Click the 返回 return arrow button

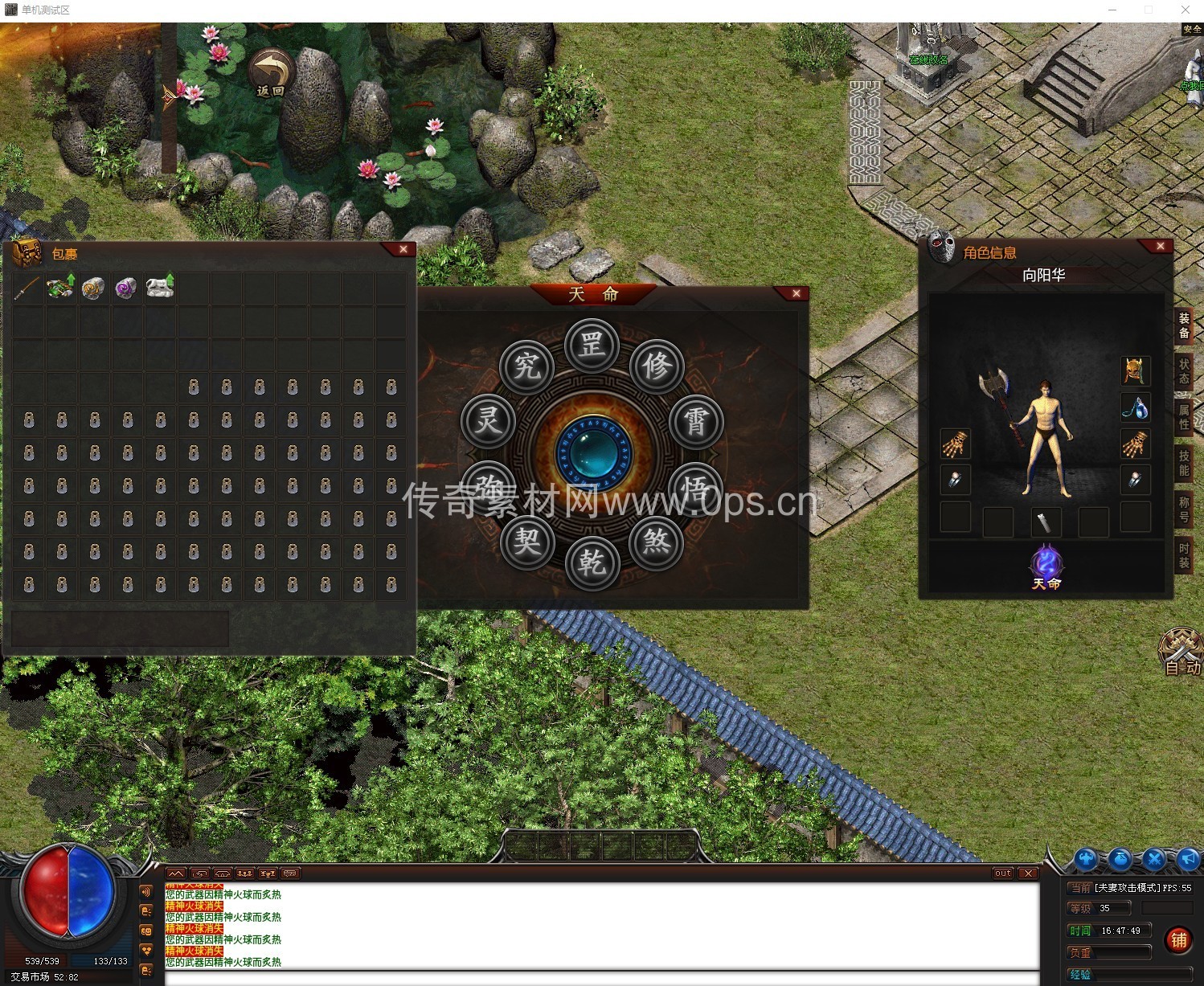pos(271,73)
